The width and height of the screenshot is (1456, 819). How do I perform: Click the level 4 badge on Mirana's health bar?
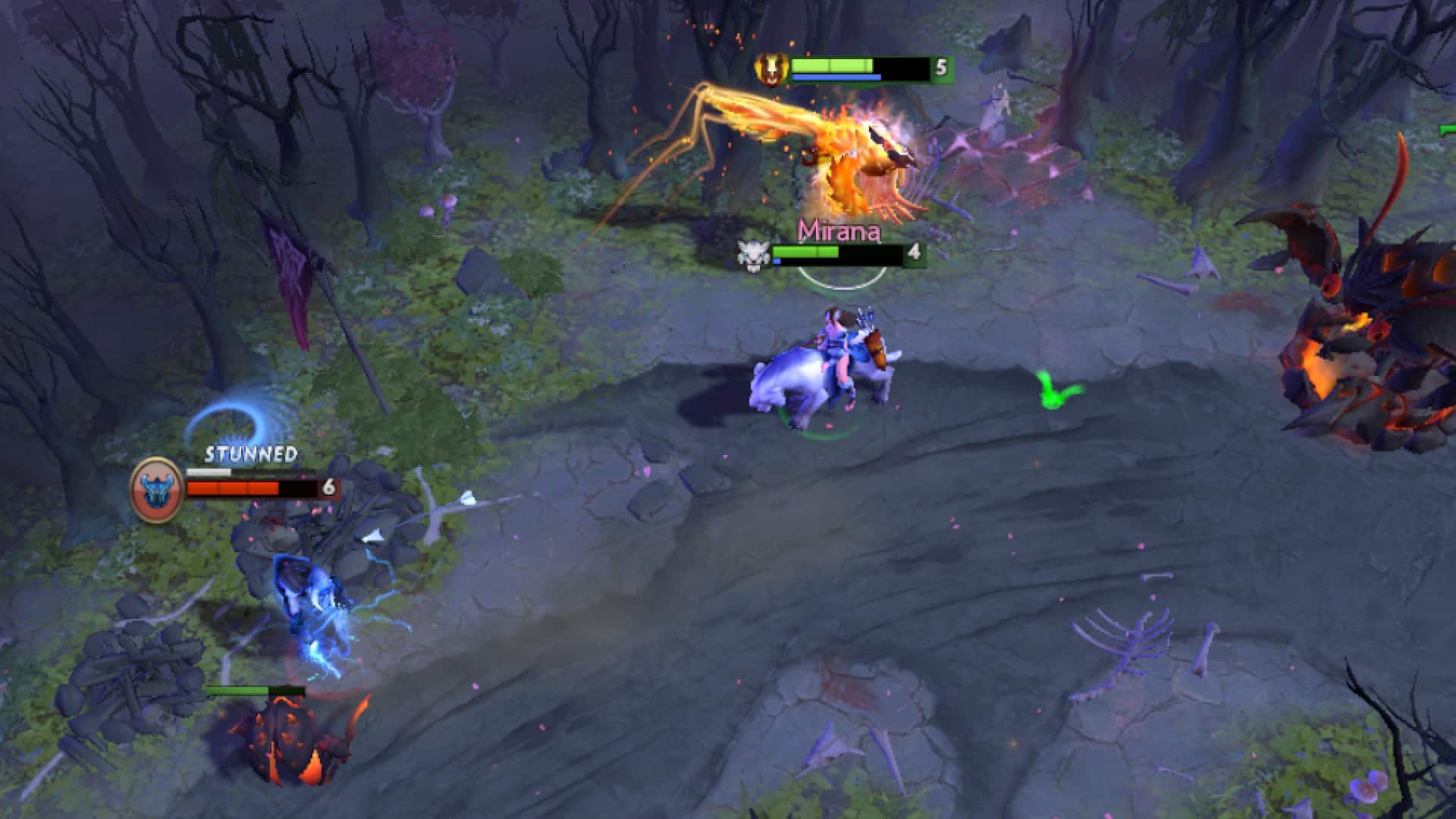pyautogui.click(x=914, y=253)
